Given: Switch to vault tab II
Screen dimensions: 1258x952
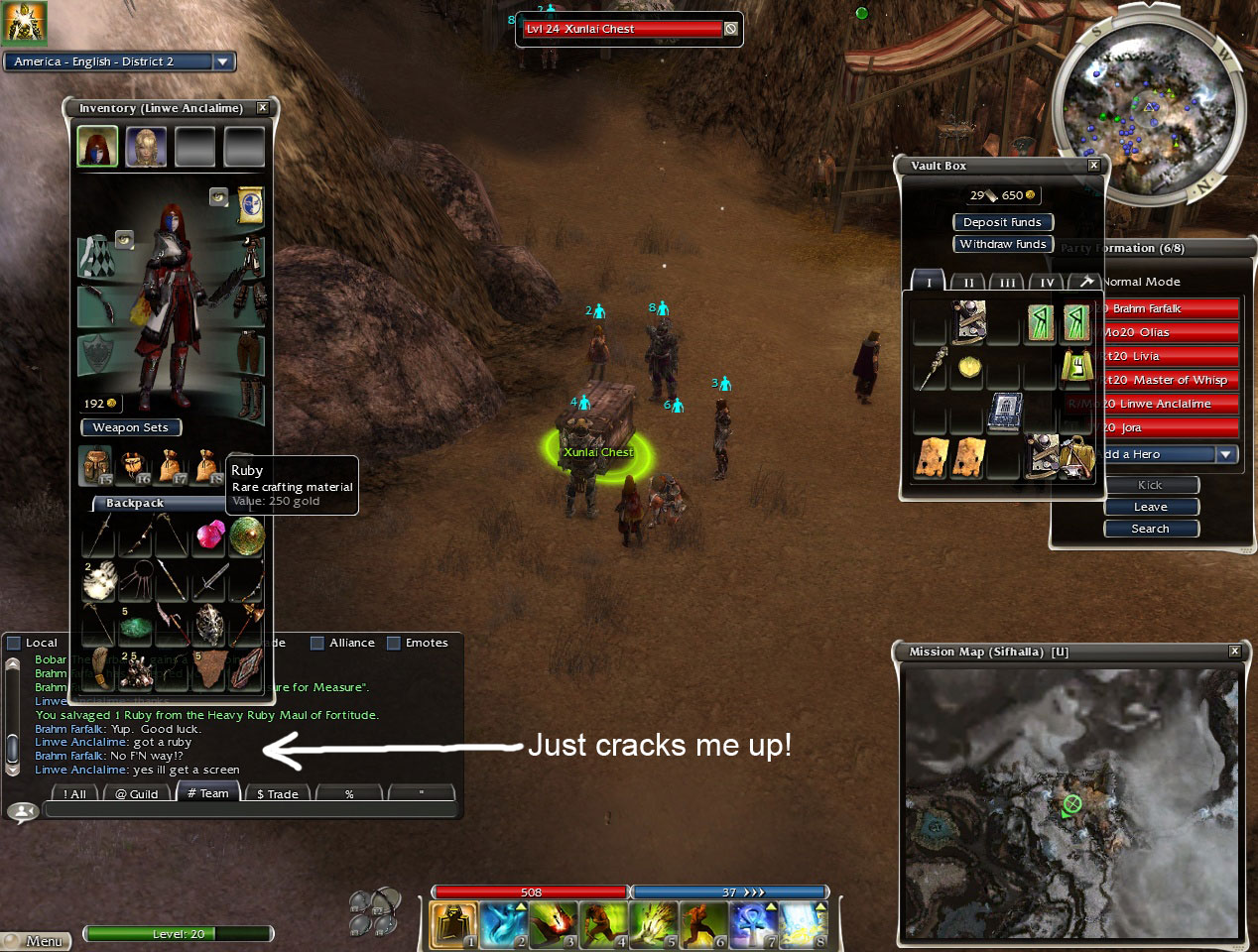Looking at the screenshot, I should point(968,283).
